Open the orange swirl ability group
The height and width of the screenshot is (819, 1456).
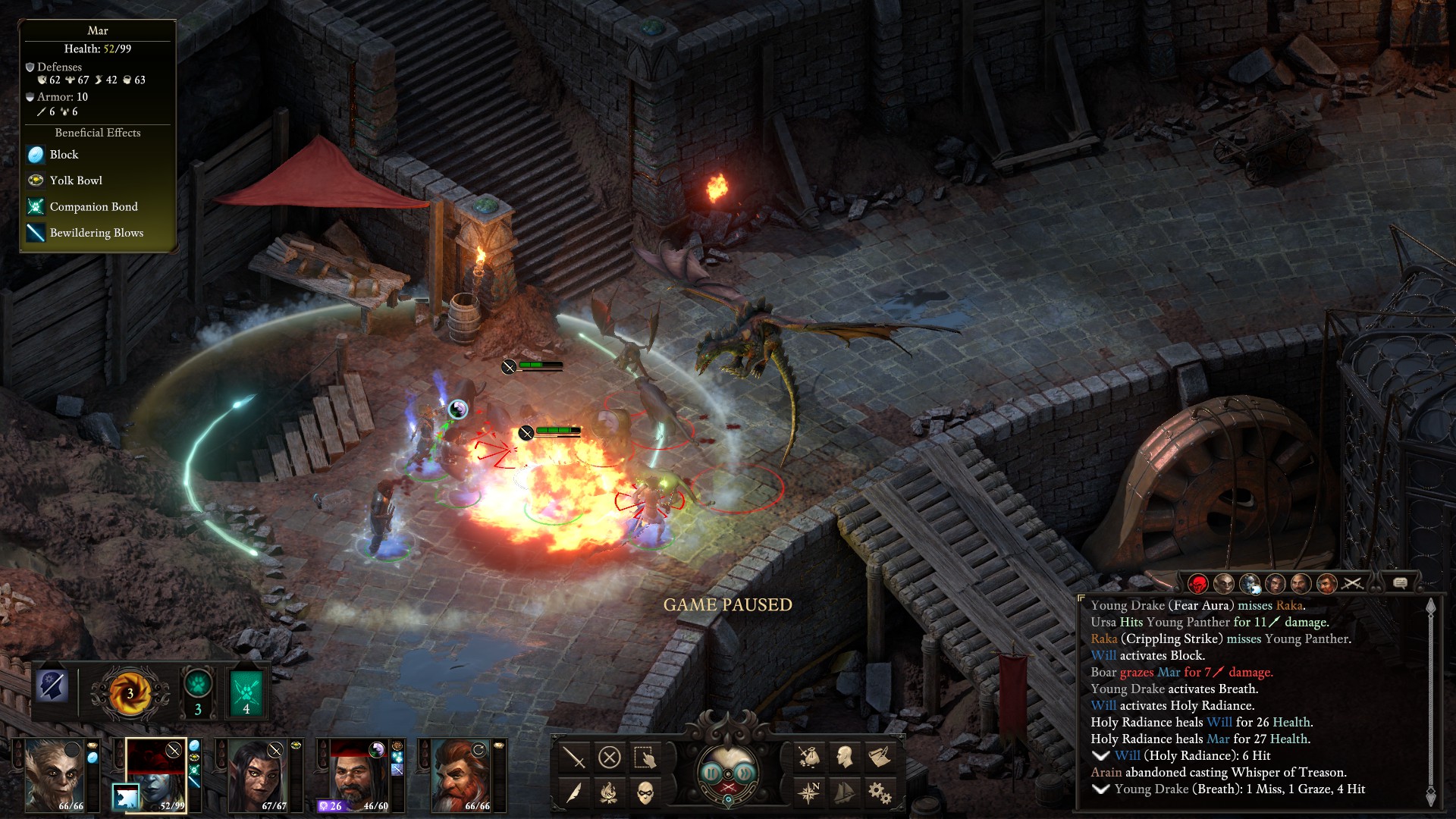click(x=130, y=692)
